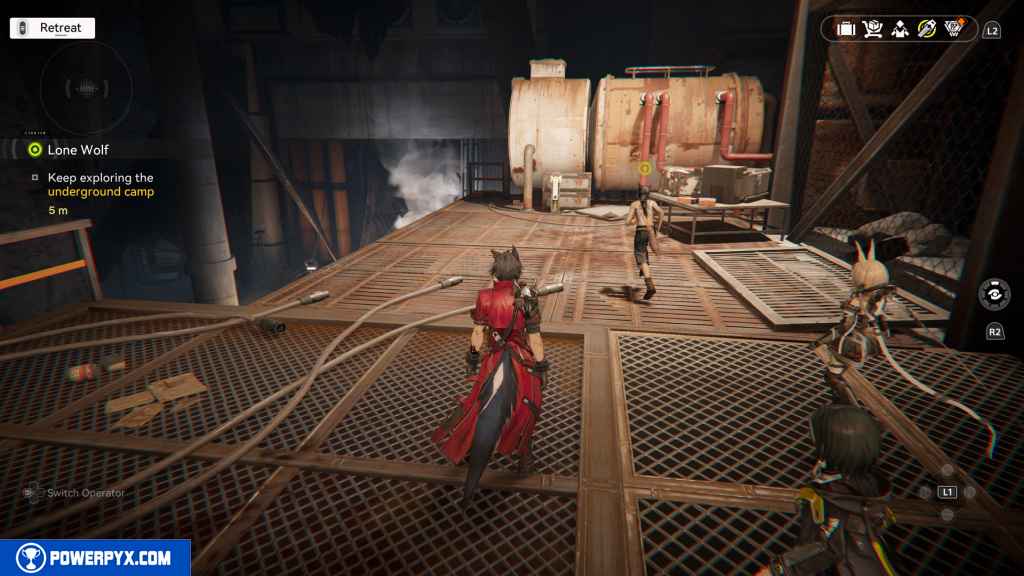Click the PowerPyx.com watermark logo
1024x576 pixels.
pyautogui.click(x=95, y=558)
